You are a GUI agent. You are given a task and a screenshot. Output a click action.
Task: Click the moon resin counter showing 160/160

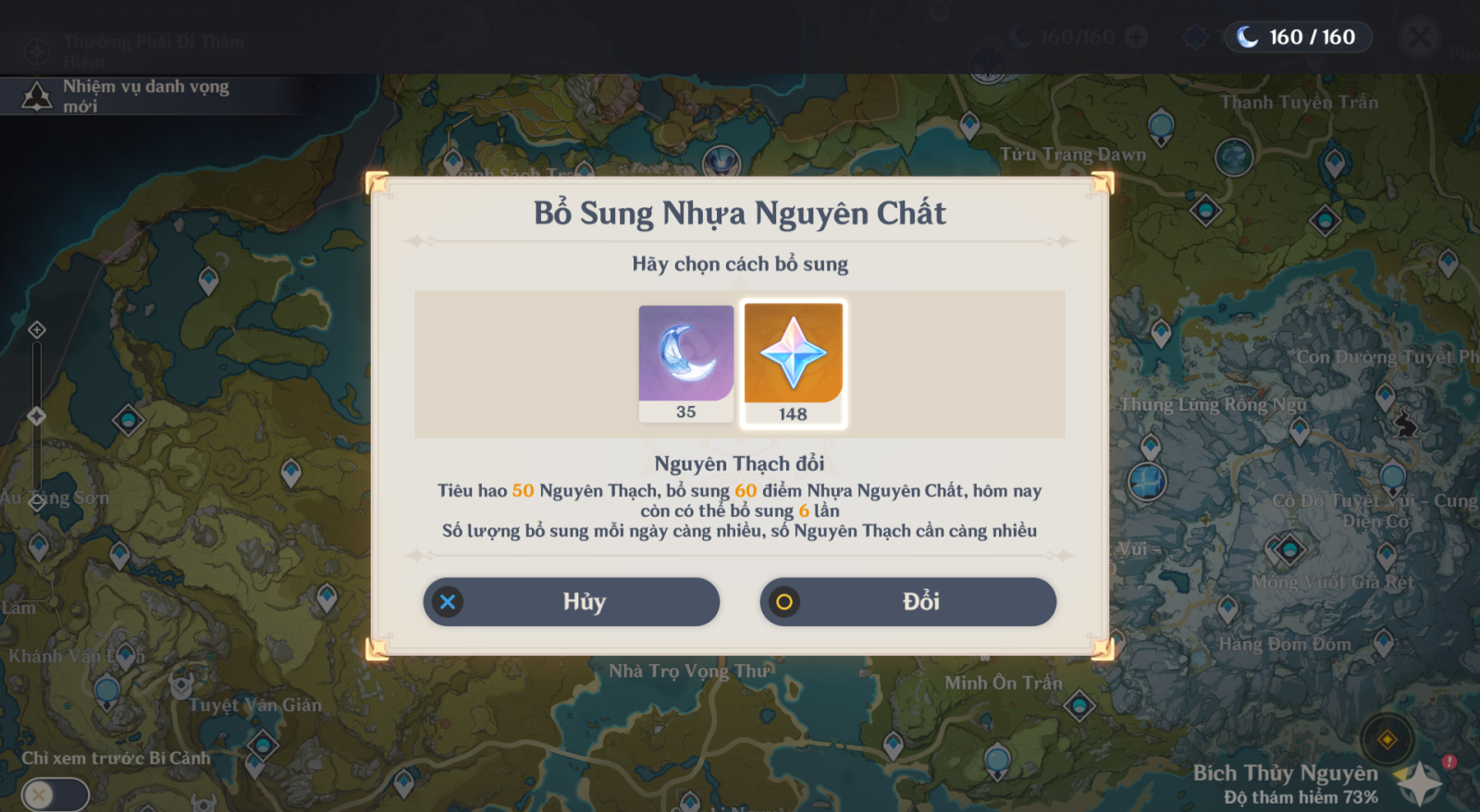[1297, 37]
